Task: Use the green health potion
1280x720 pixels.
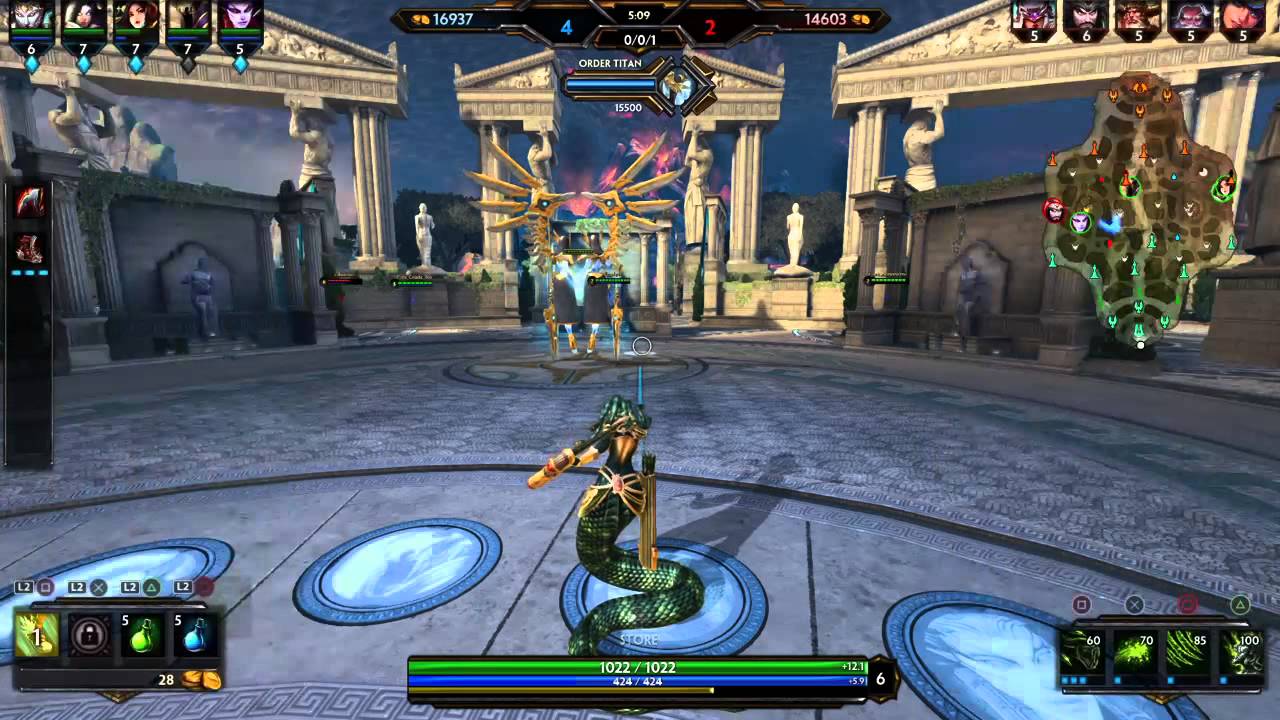Action: tap(143, 636)
